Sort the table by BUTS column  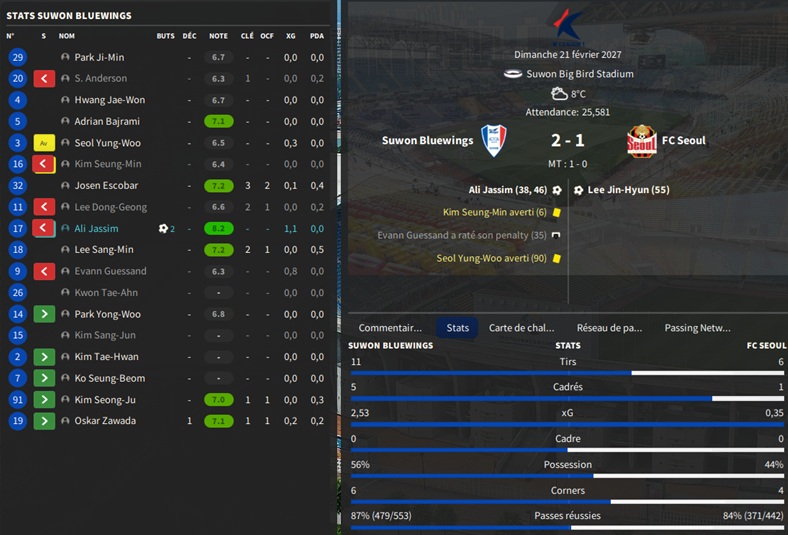click(x=165, y=36)
